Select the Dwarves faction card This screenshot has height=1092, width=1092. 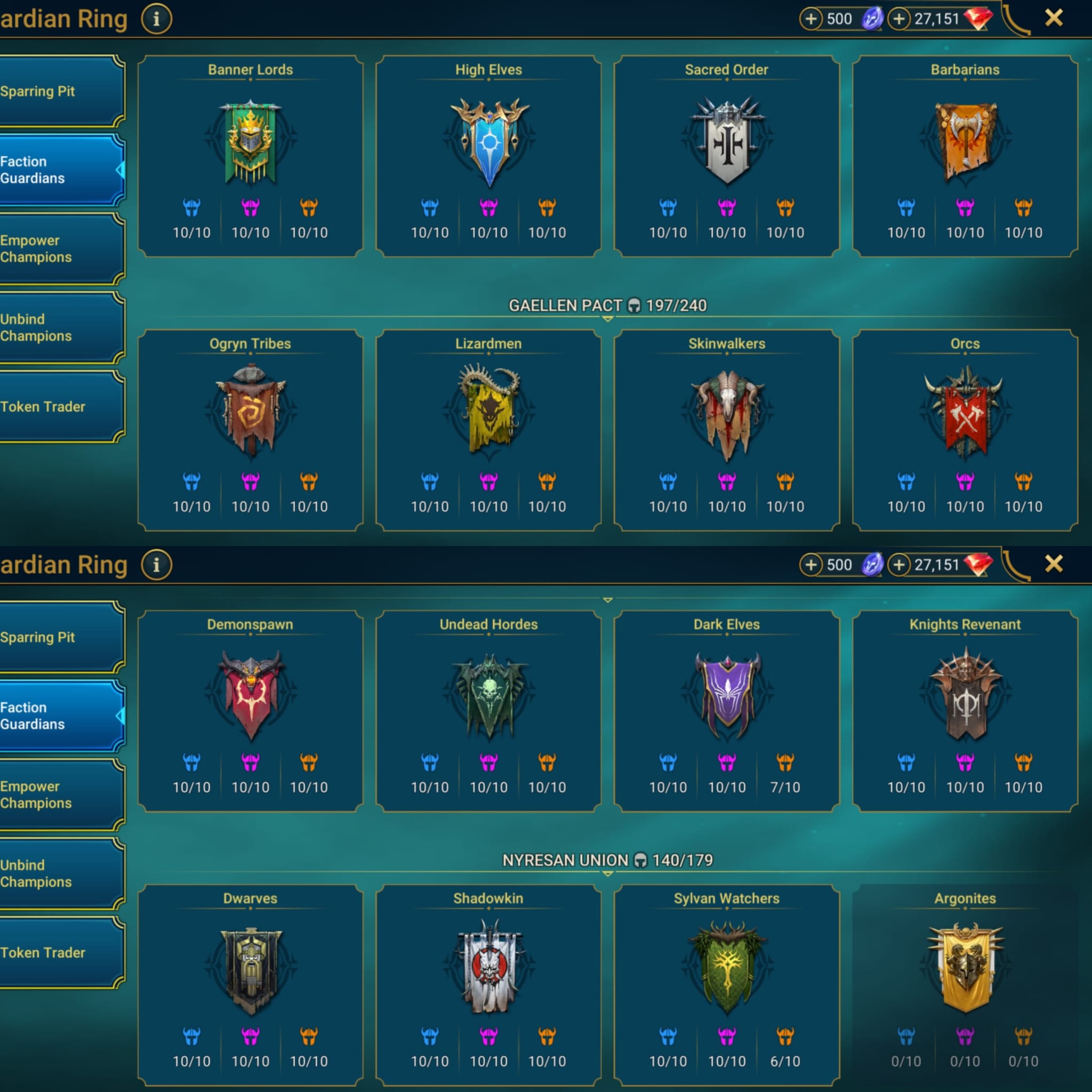coord(250,985)
